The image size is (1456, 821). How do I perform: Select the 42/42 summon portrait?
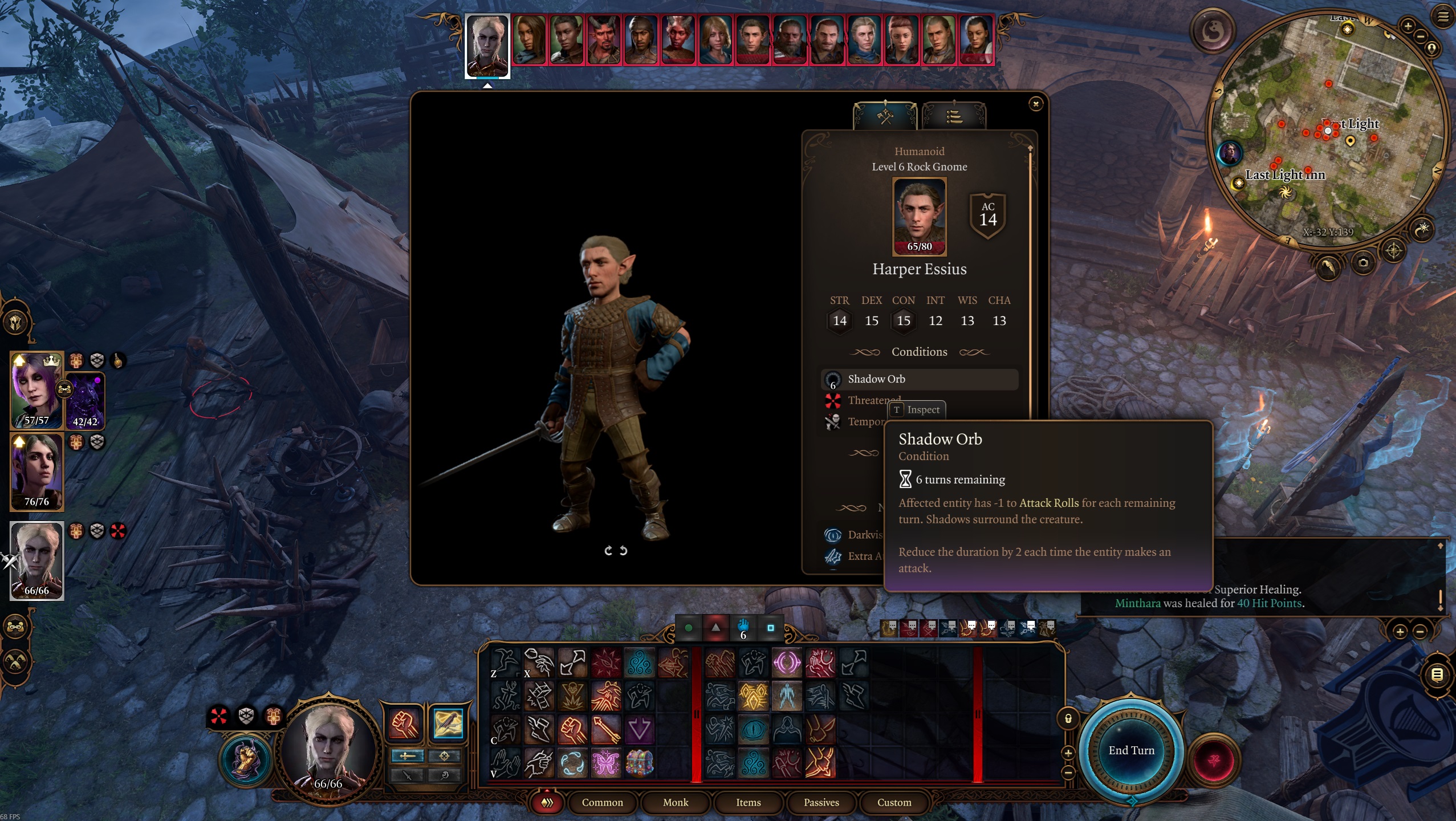pos(86,402)
